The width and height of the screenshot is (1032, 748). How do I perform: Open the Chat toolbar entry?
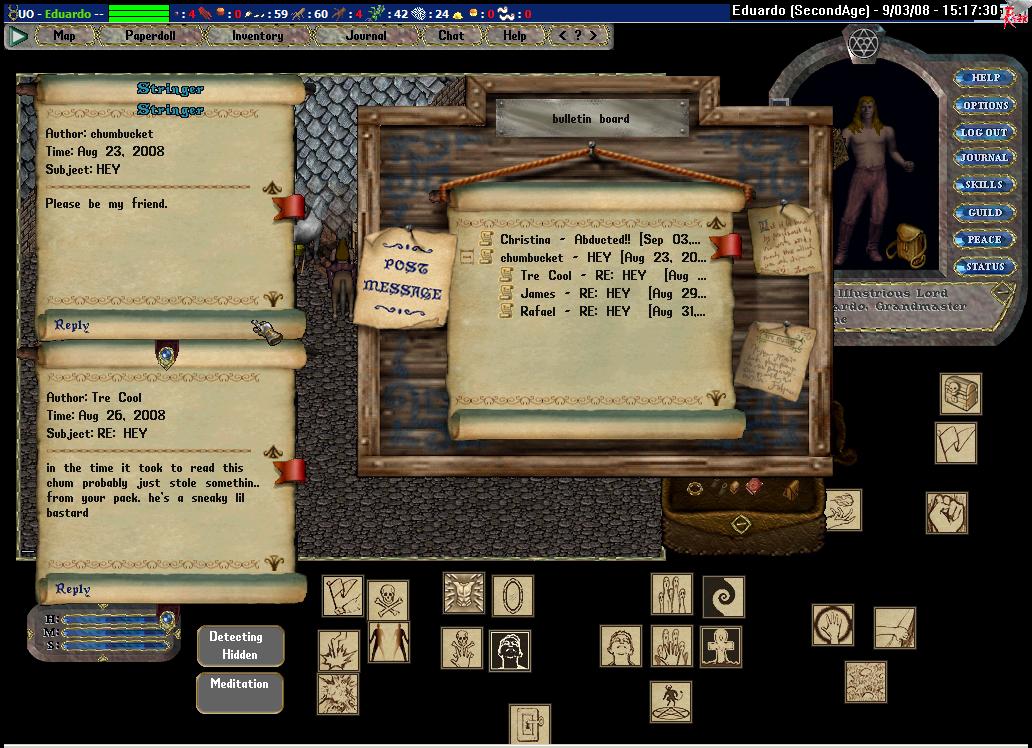pyautogui.click(x=451, y=36)
